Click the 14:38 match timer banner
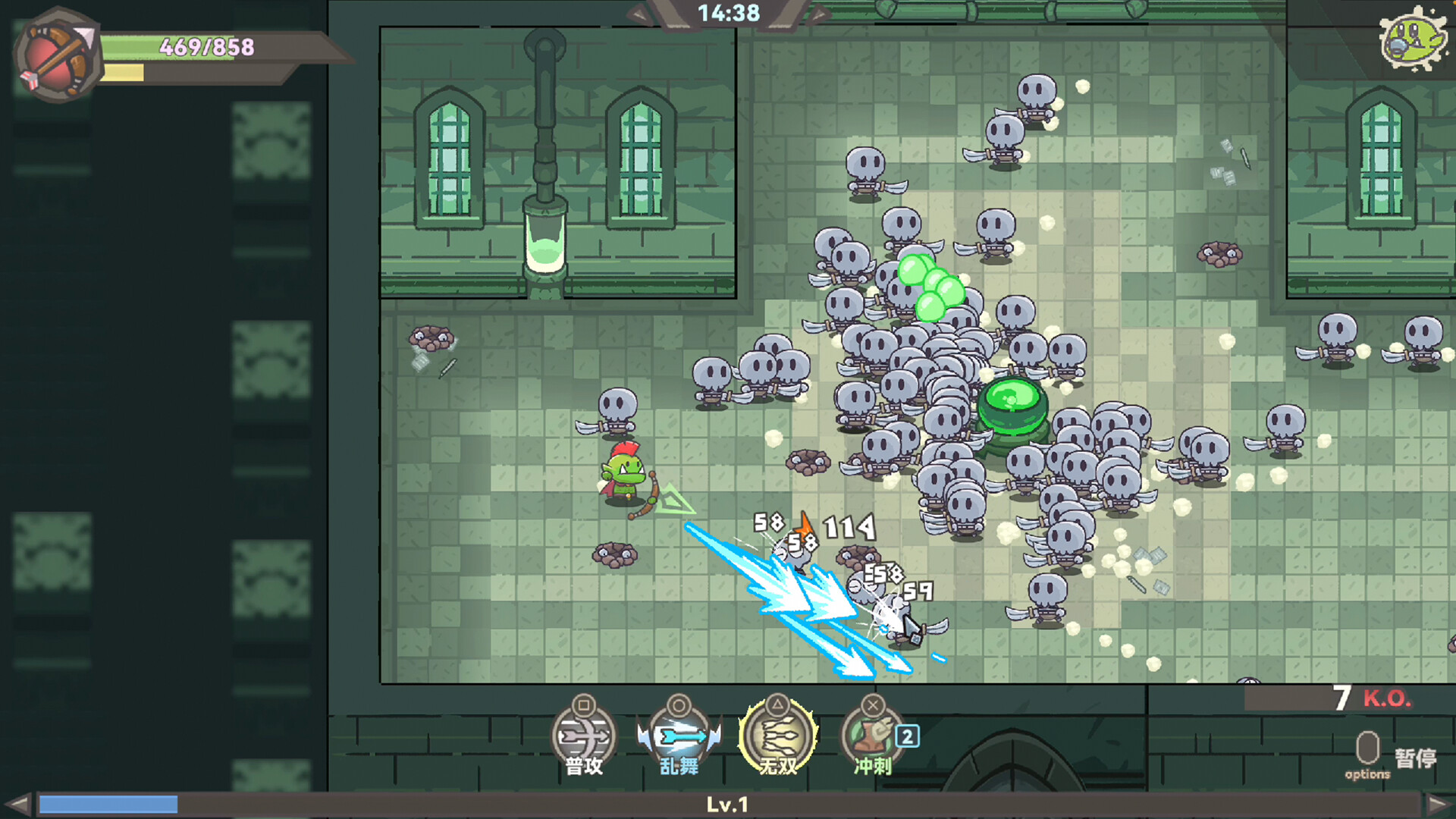 [x=726, y=12]
